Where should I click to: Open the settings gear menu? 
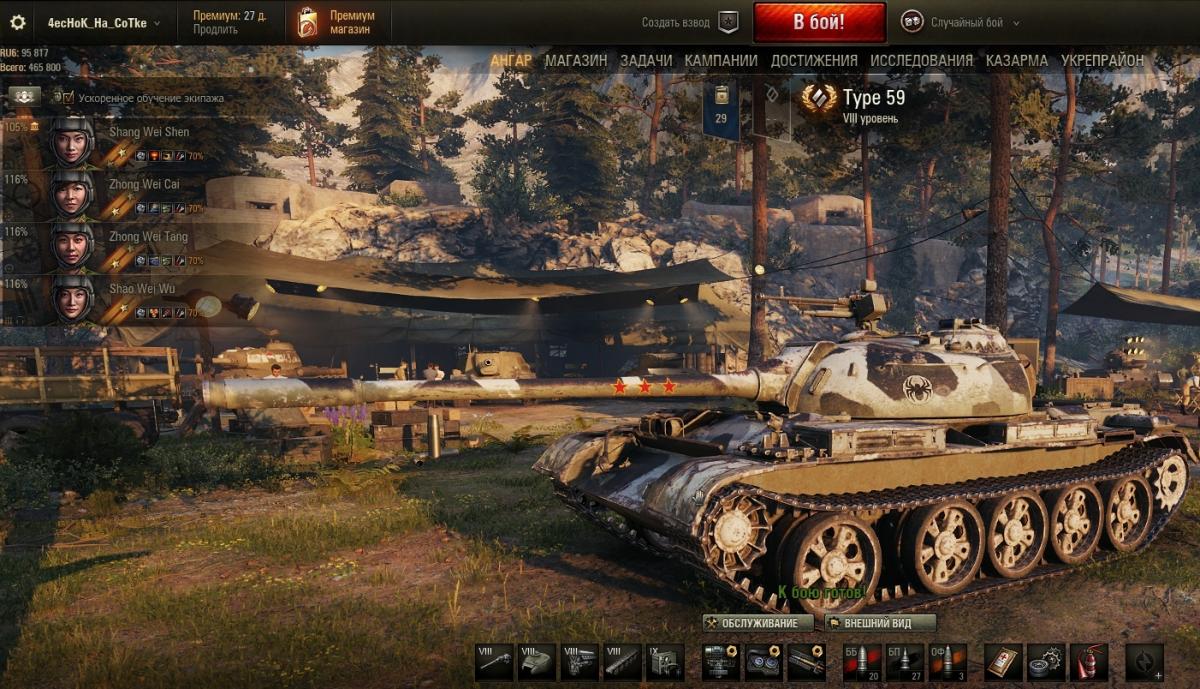[x=17, y=22]
